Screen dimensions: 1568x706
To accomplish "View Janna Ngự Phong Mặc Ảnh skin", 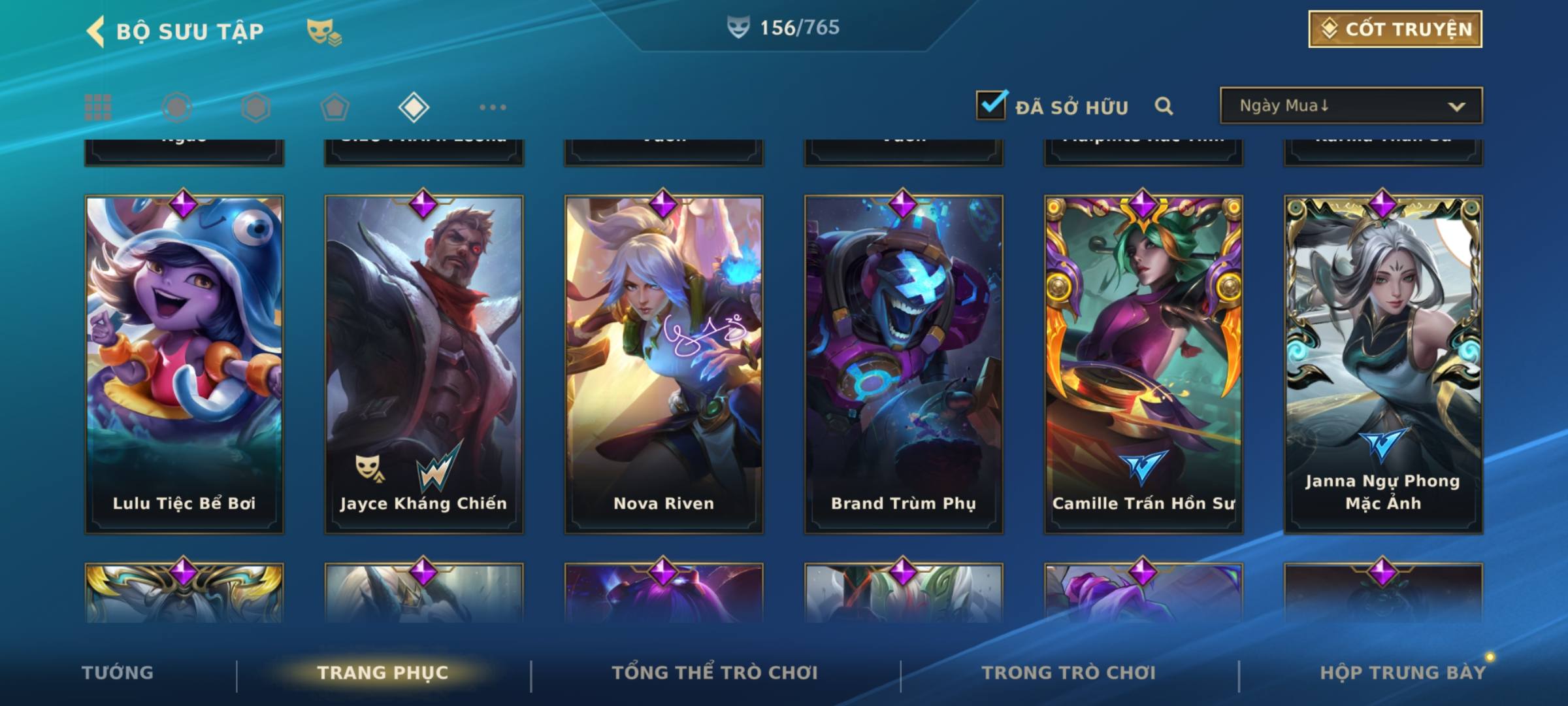I will click(1383, 364).
